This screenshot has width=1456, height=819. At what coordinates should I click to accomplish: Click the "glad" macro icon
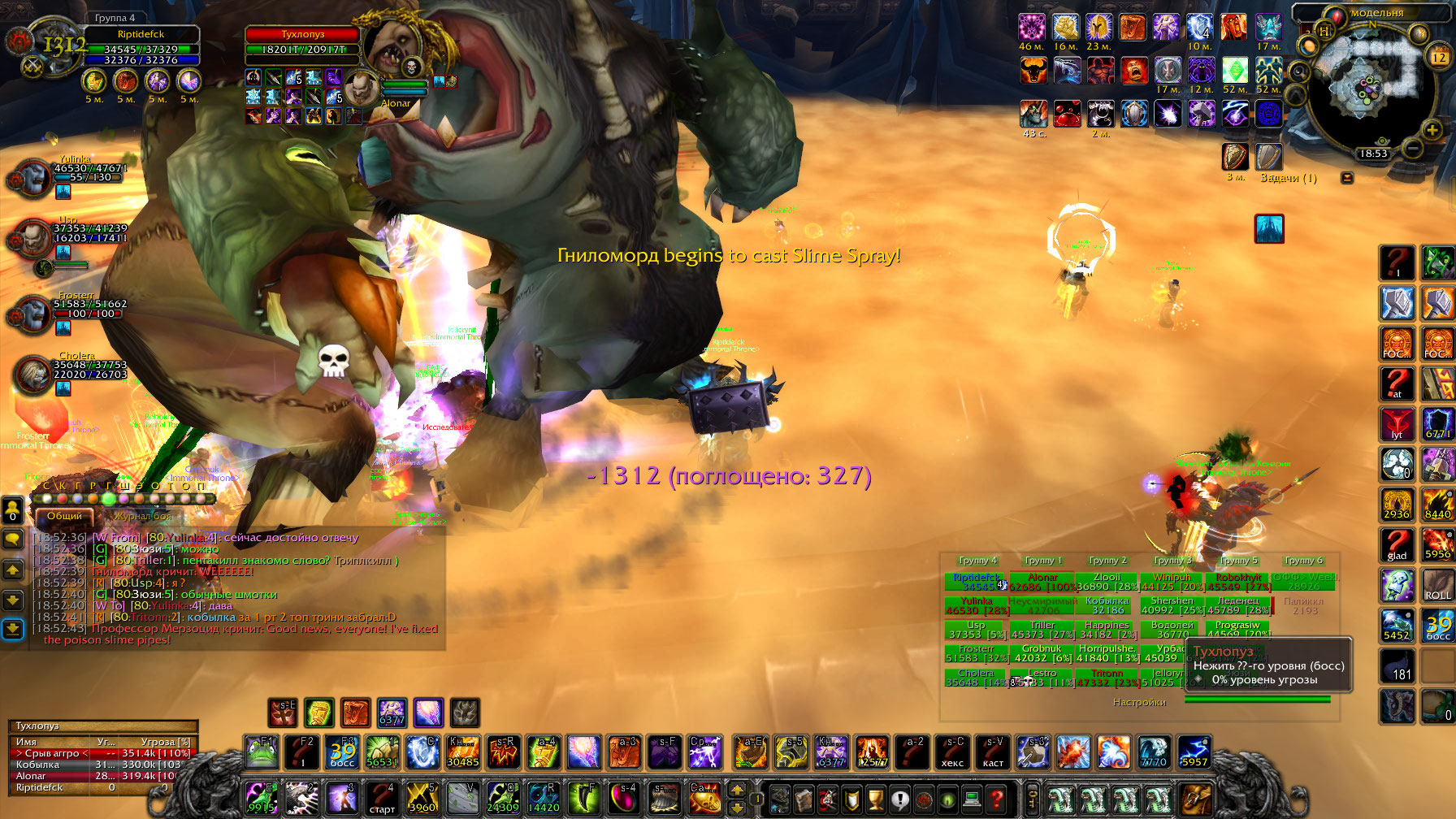1397,544
